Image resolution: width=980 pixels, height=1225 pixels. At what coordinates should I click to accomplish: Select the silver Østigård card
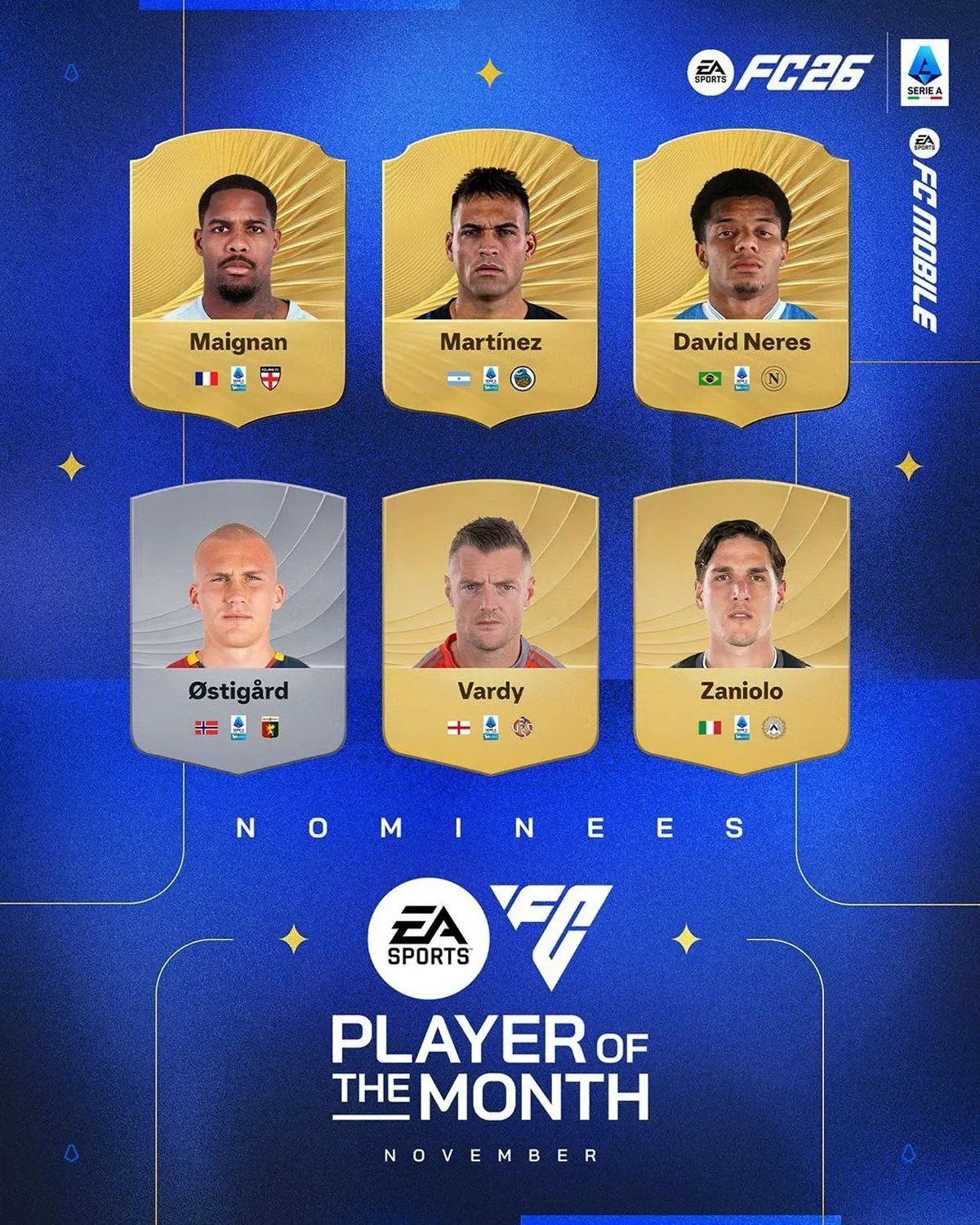pos(238,633)
